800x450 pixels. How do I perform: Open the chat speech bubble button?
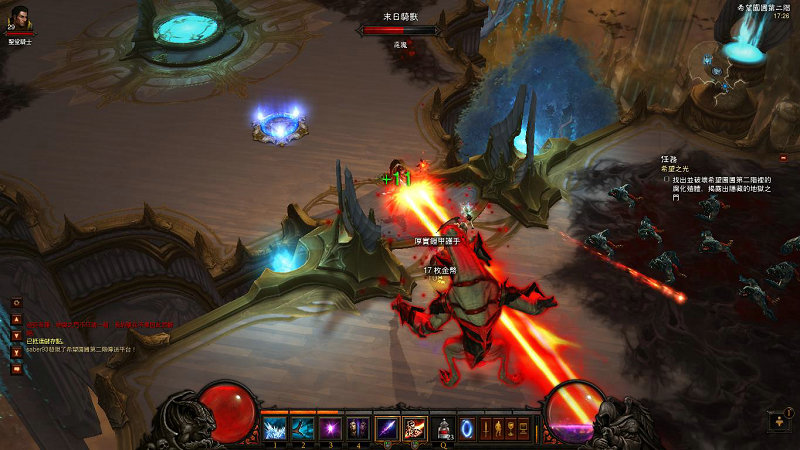coord(16,369)
